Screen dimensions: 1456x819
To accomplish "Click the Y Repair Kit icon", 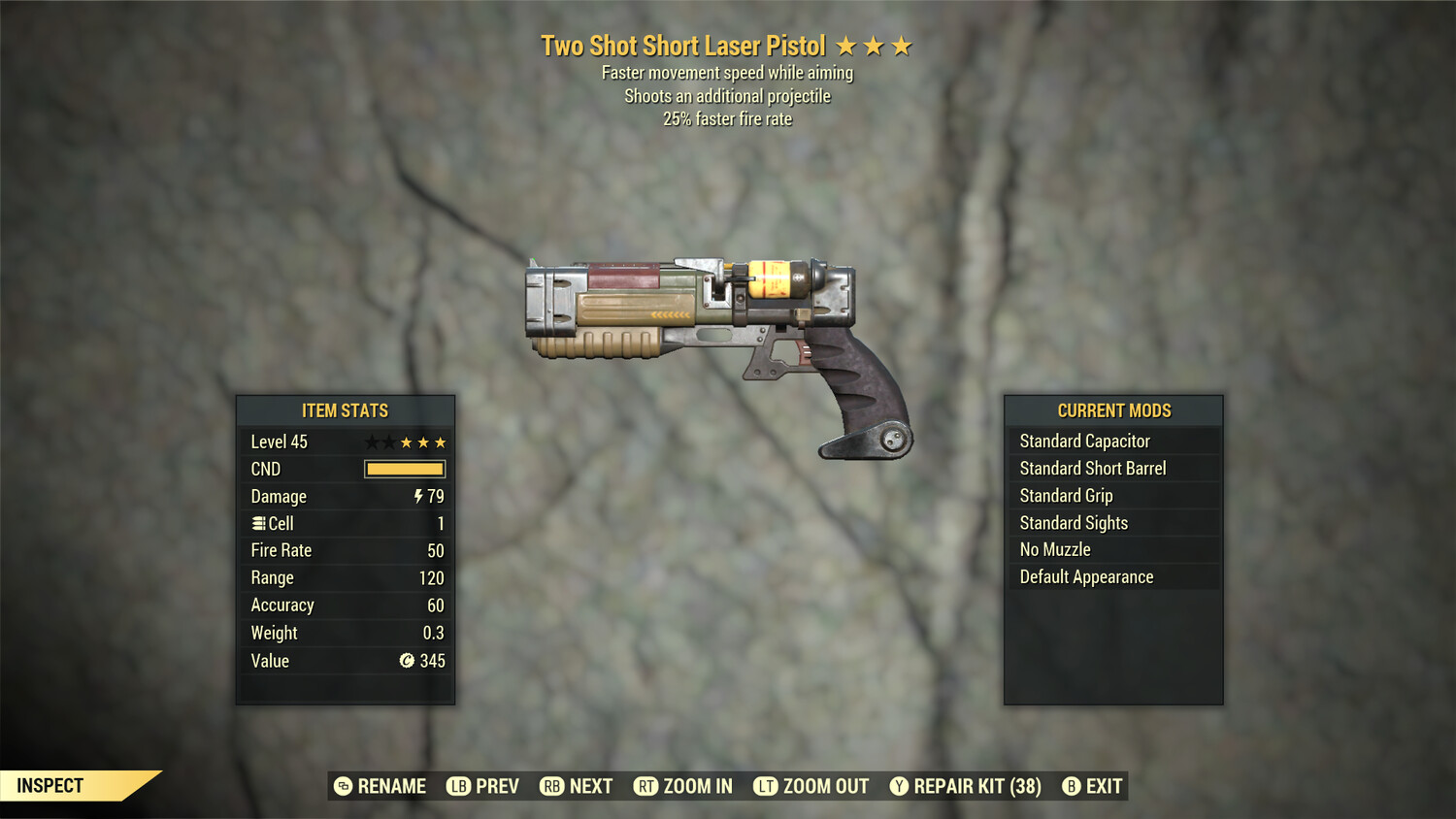I will [x=898, y=786].
